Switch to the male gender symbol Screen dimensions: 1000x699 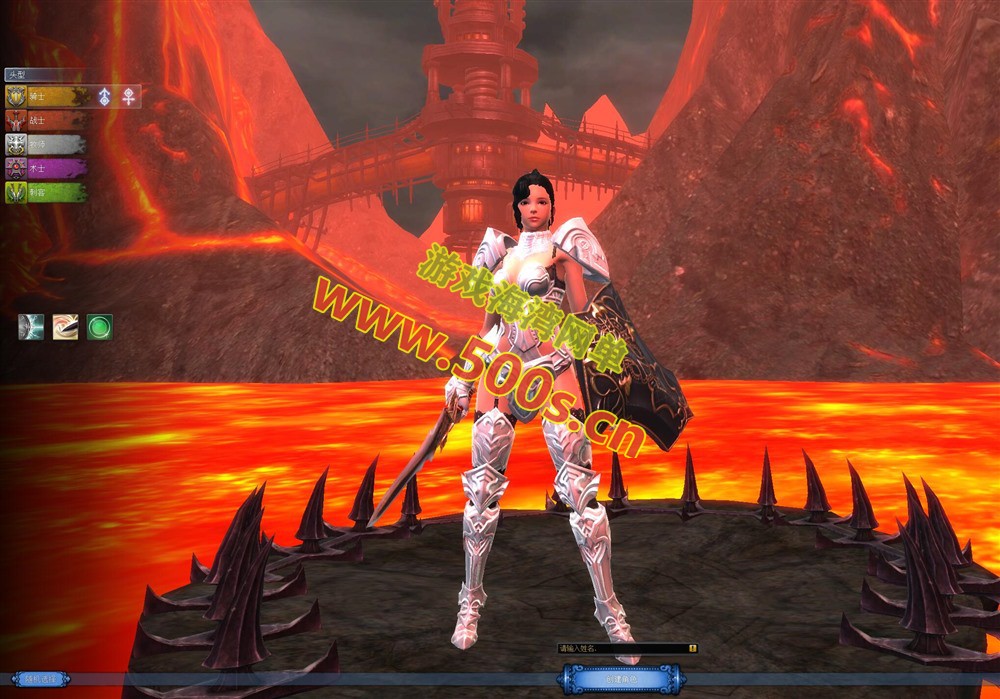104,96
